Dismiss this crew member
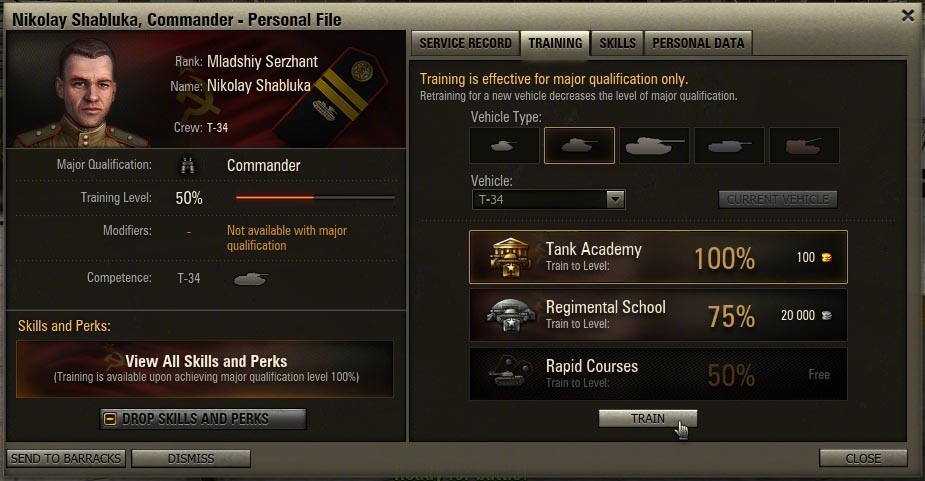This screenshot has width=925, height=481. coord(191,458)
